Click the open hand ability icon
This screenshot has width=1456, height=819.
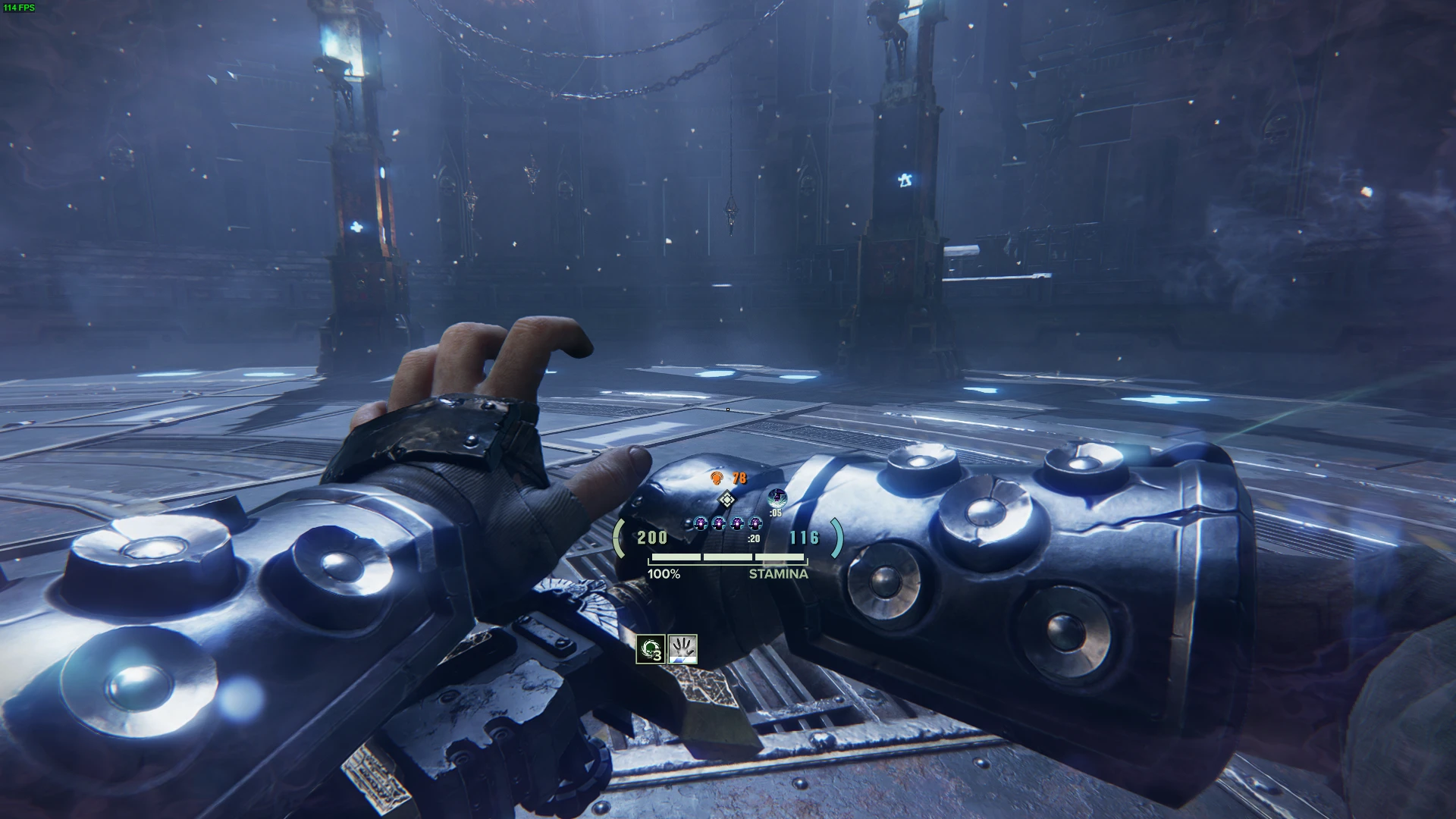(682, 649)
